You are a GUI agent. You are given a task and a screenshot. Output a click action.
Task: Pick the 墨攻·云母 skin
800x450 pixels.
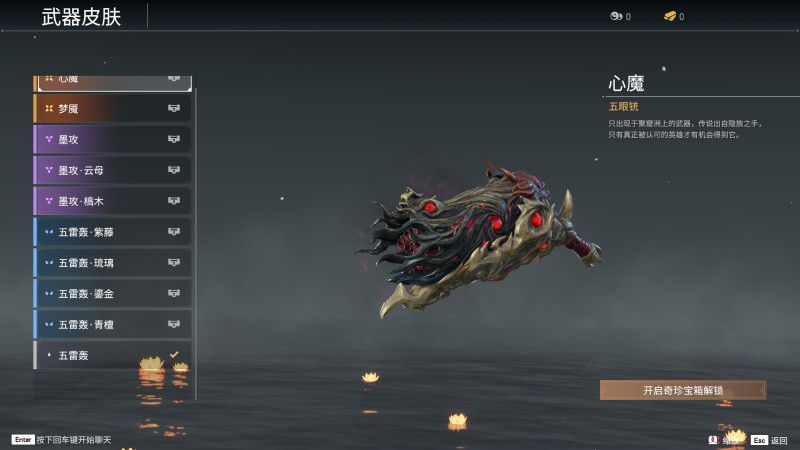pyautogui.click(x=112, y=170)
